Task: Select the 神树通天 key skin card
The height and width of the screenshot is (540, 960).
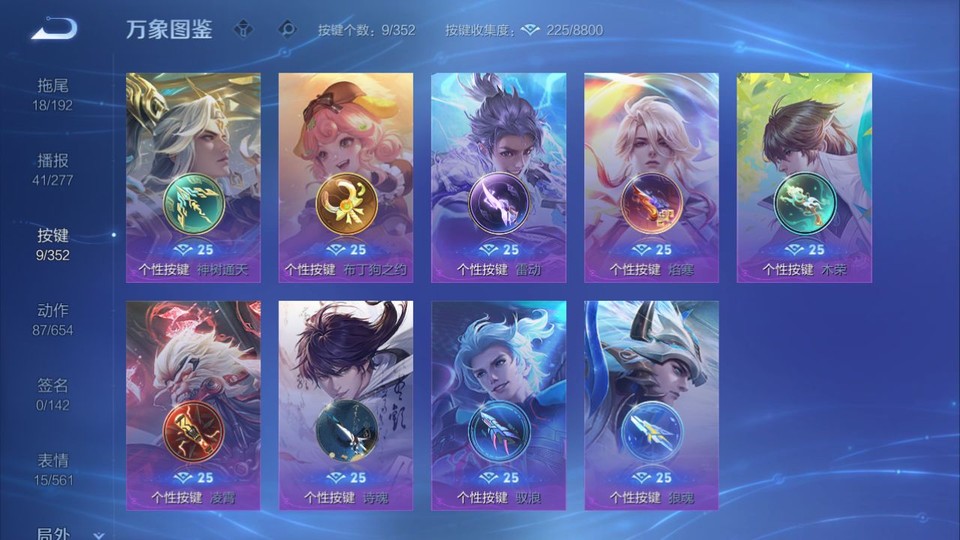Action: [193, 177]
